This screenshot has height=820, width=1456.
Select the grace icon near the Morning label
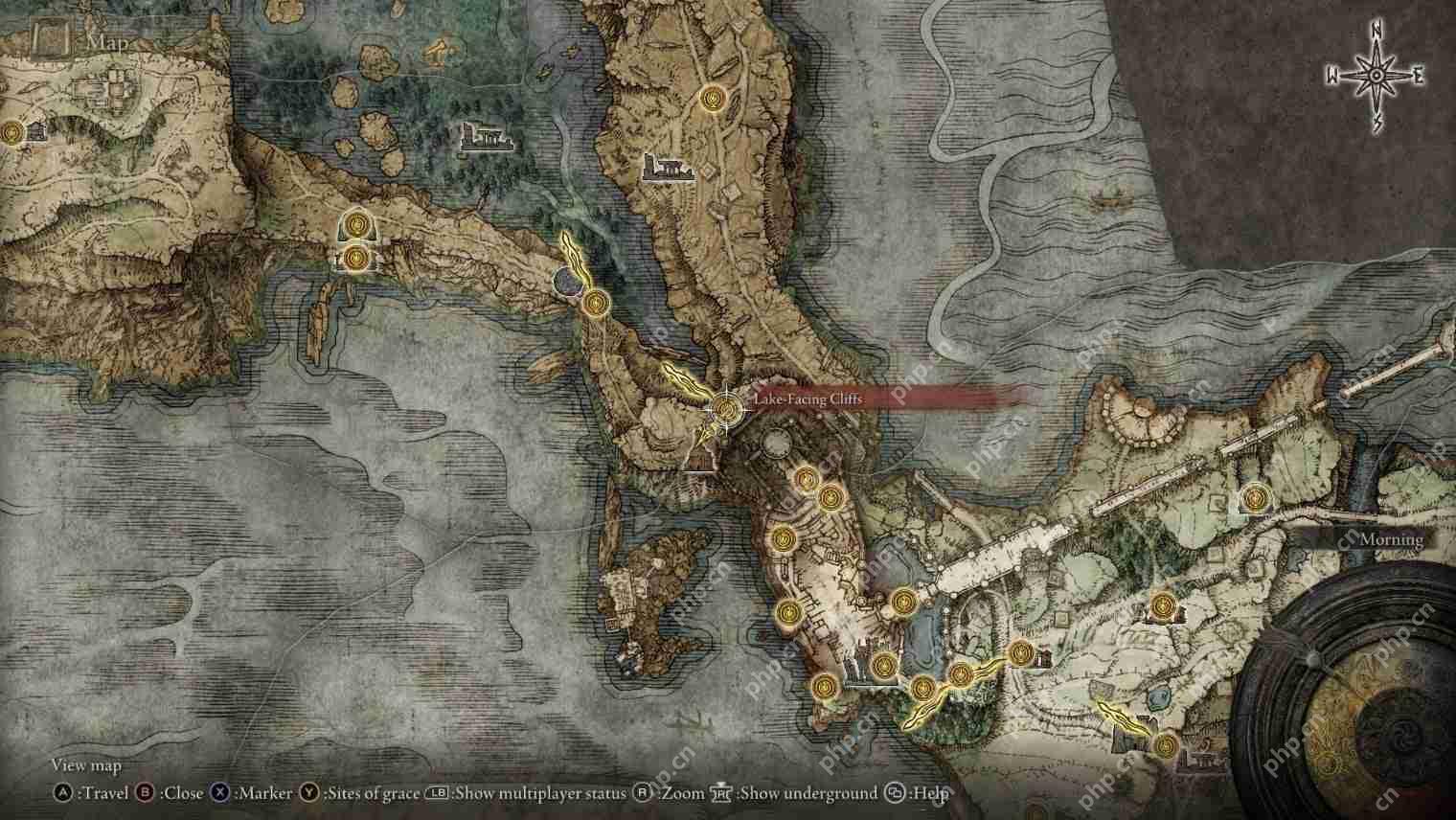pos(1255,498)
